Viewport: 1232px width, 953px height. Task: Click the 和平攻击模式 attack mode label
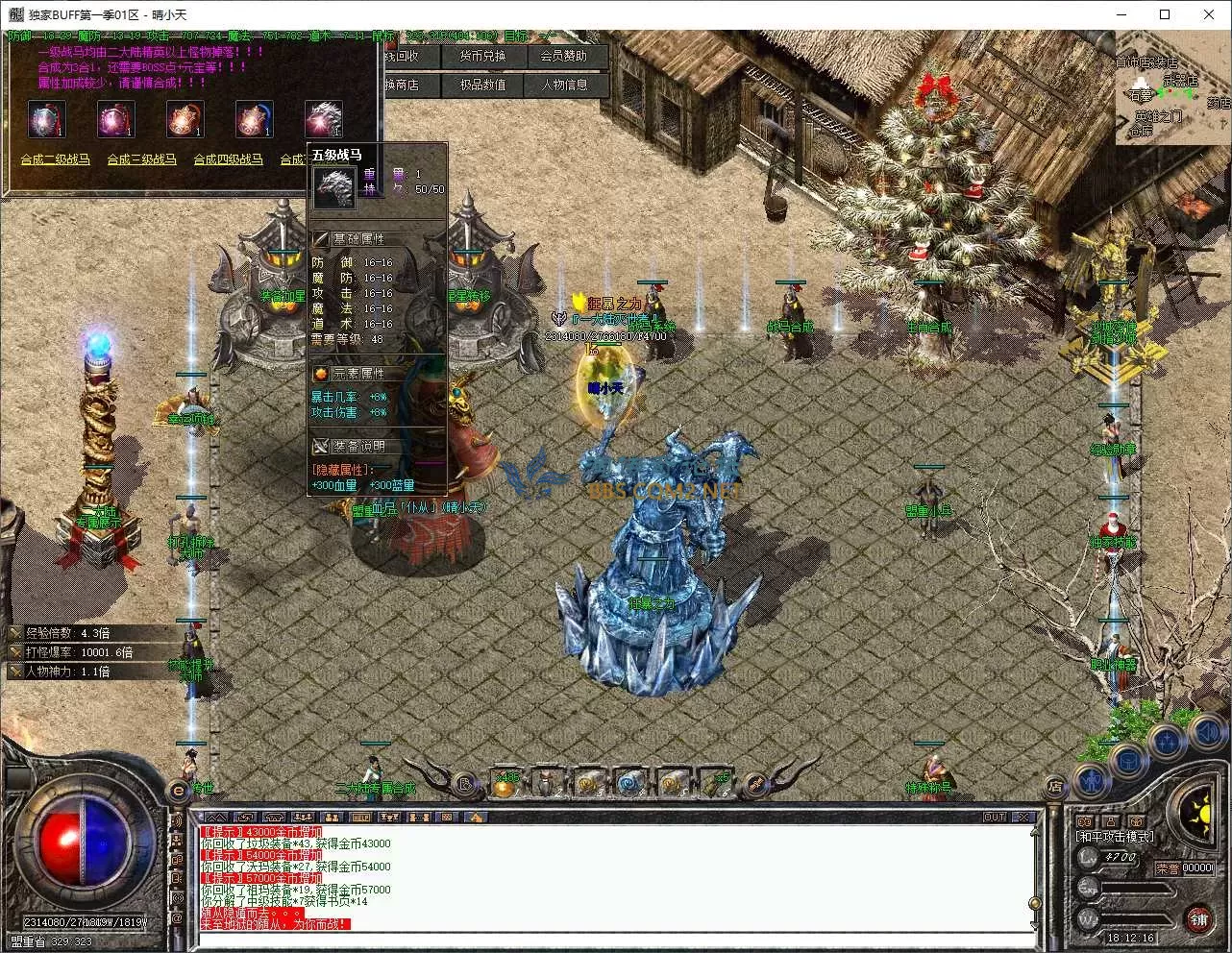tap(1115, 837)
